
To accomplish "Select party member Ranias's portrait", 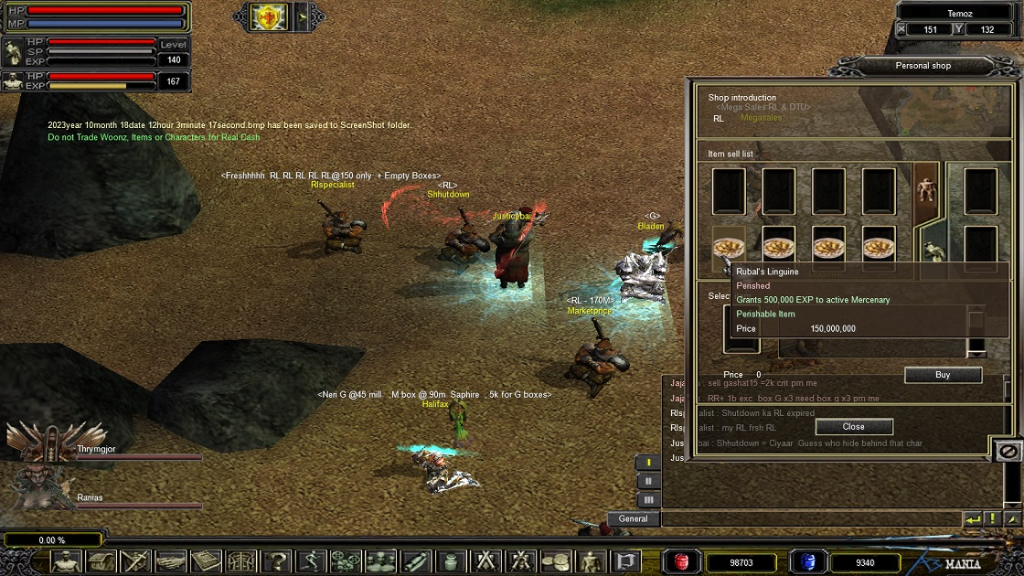I will point(40,488).
